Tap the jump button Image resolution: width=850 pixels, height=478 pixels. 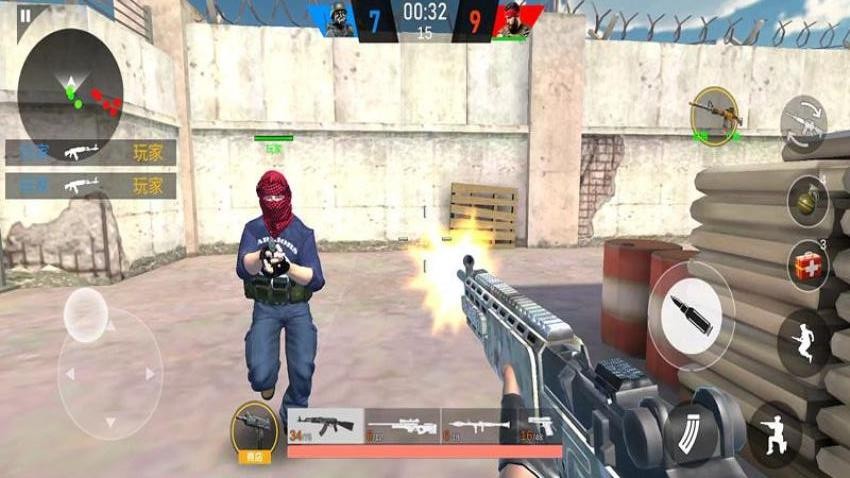click(804, 342)
